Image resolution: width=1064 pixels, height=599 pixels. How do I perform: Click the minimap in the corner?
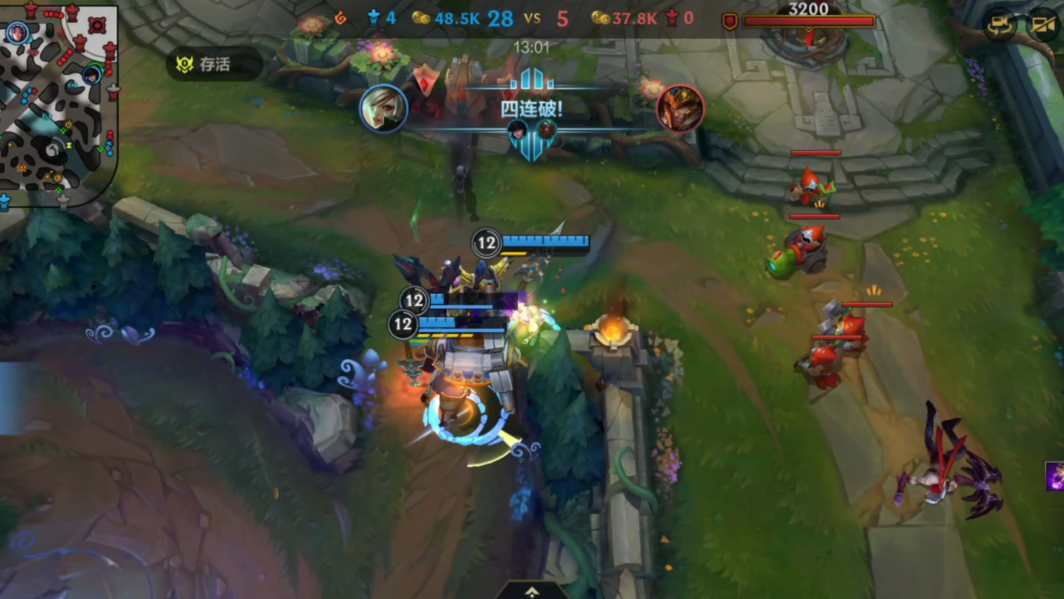(x=58, y=104)
